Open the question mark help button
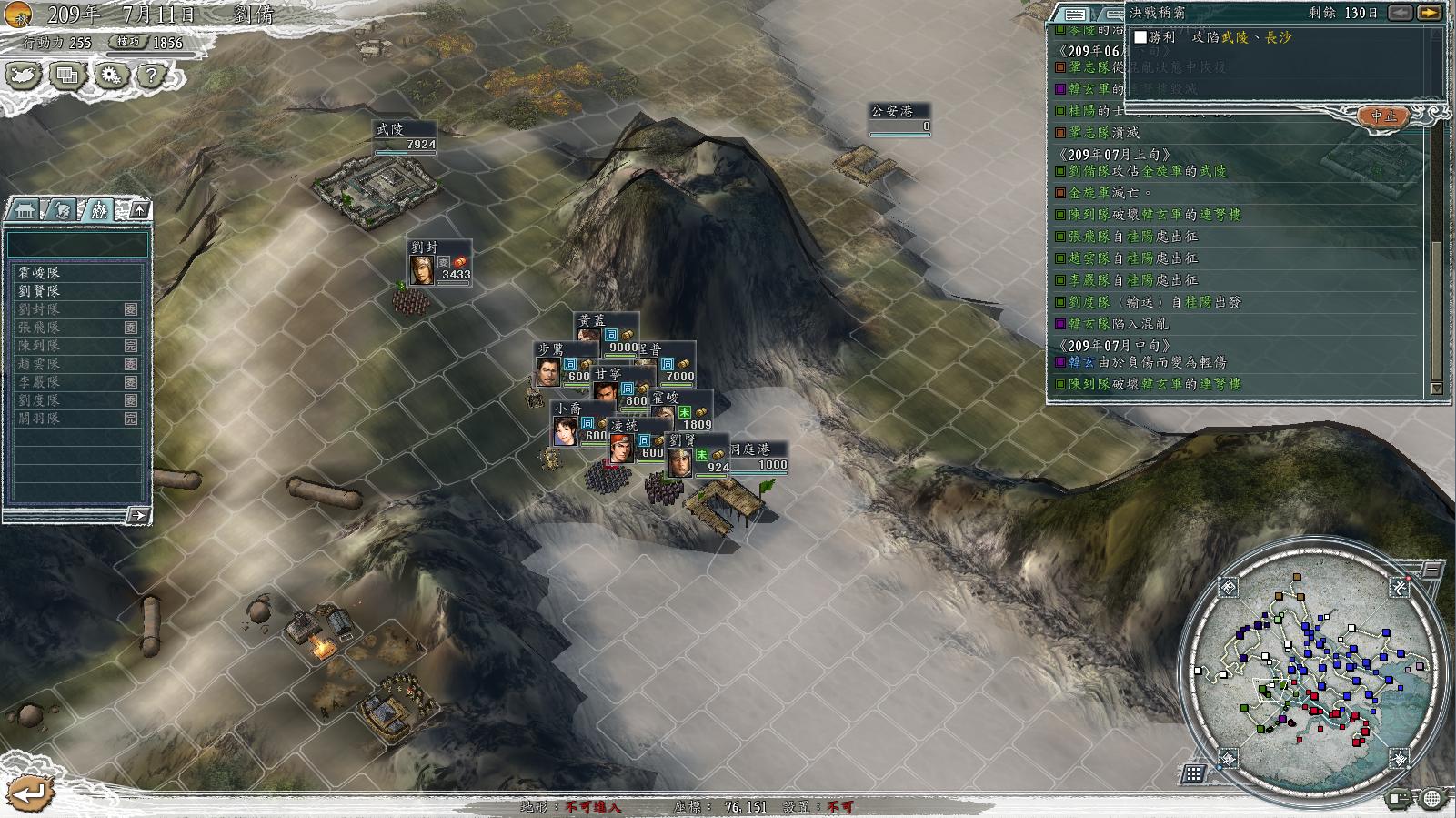1456x818 pixels. 152,76
